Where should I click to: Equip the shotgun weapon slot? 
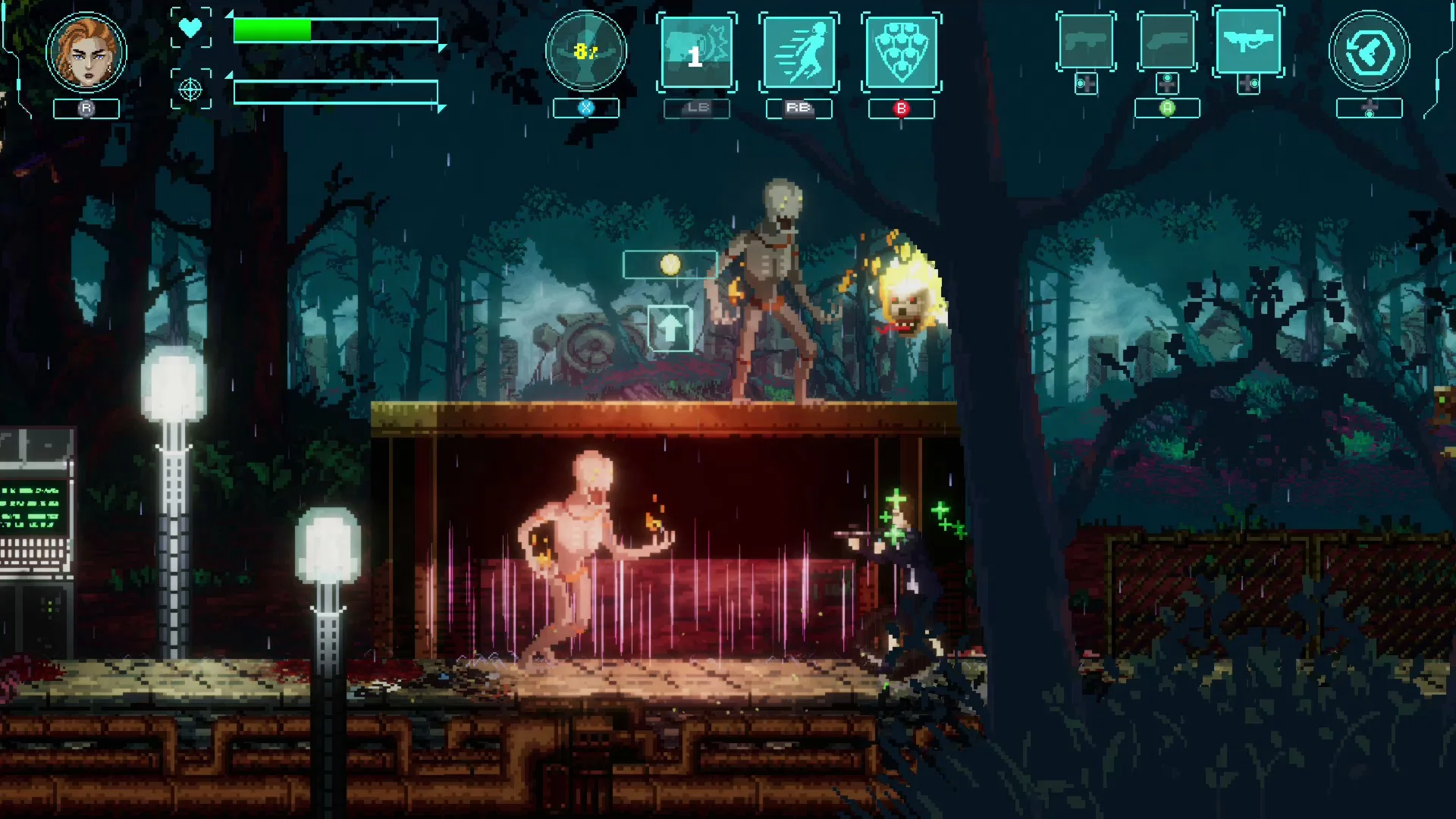(x=1167, y=42)
